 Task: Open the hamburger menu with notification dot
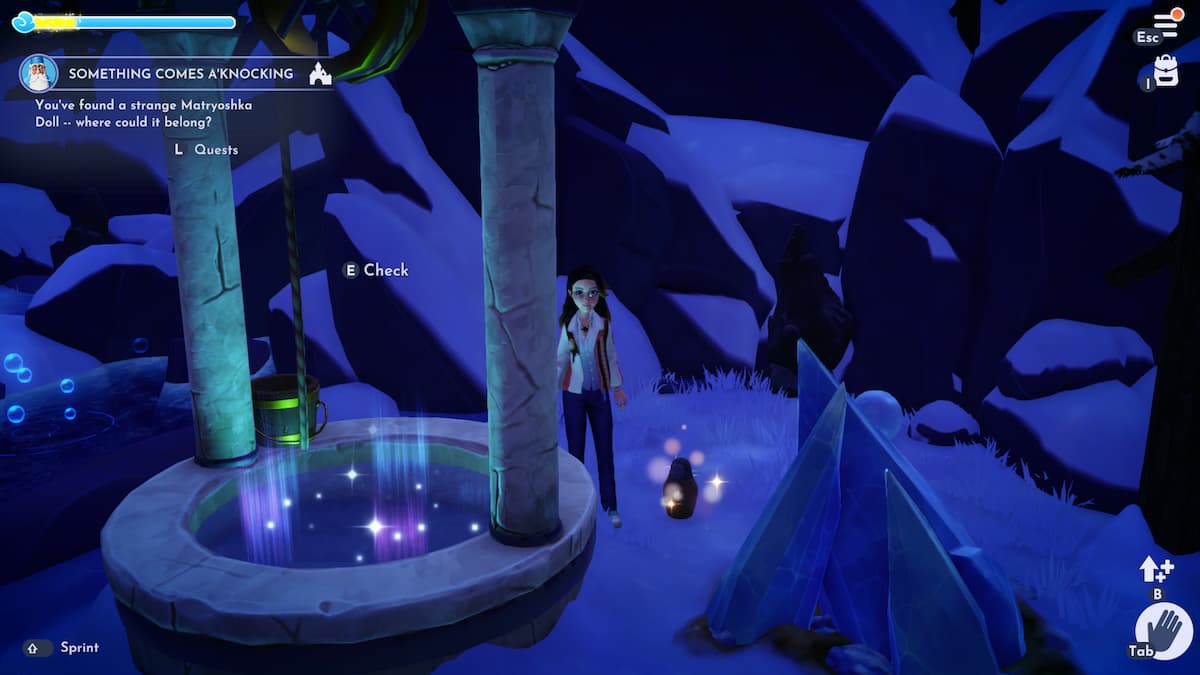pyautogui.click(x=1166, y=23)
